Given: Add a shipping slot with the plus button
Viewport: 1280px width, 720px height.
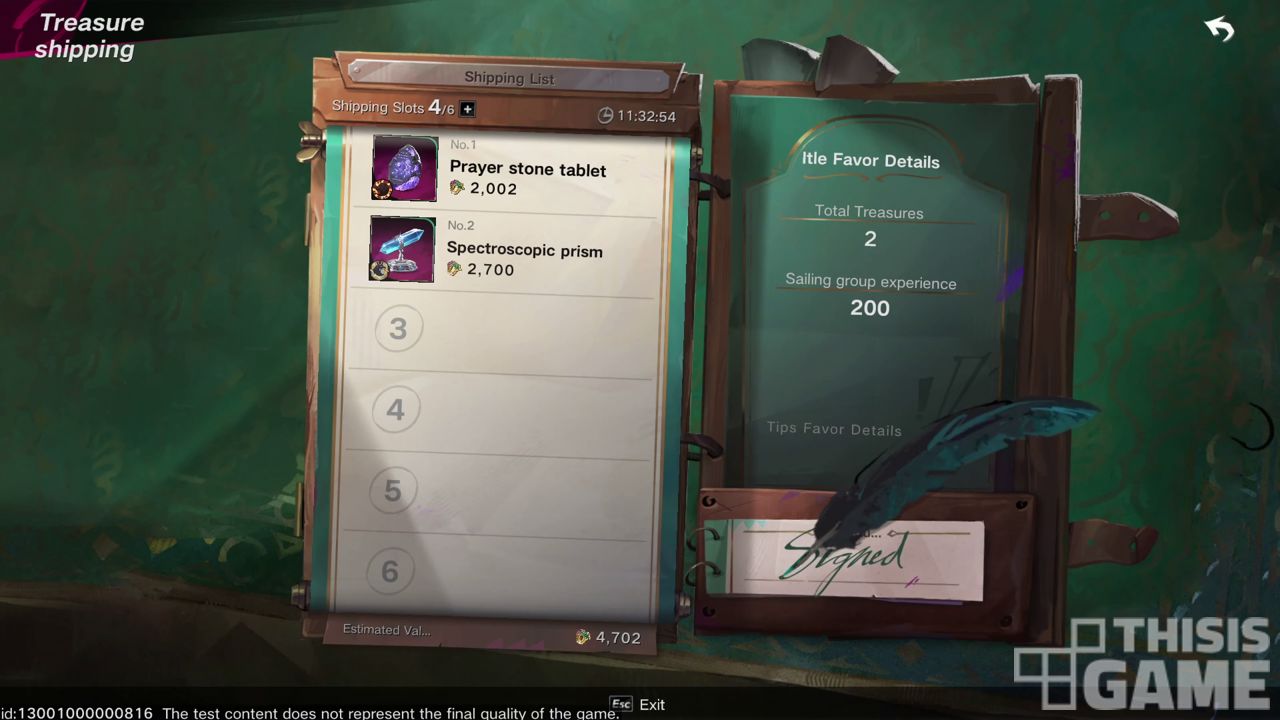Looking at the screenshot, I should (467, 109).
